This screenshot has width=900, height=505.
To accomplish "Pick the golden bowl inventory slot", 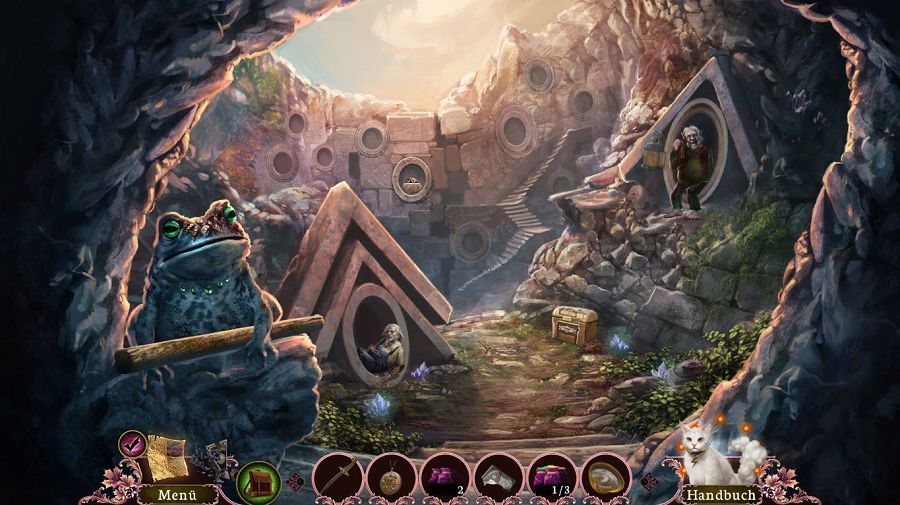I will [x=606, y=476].
